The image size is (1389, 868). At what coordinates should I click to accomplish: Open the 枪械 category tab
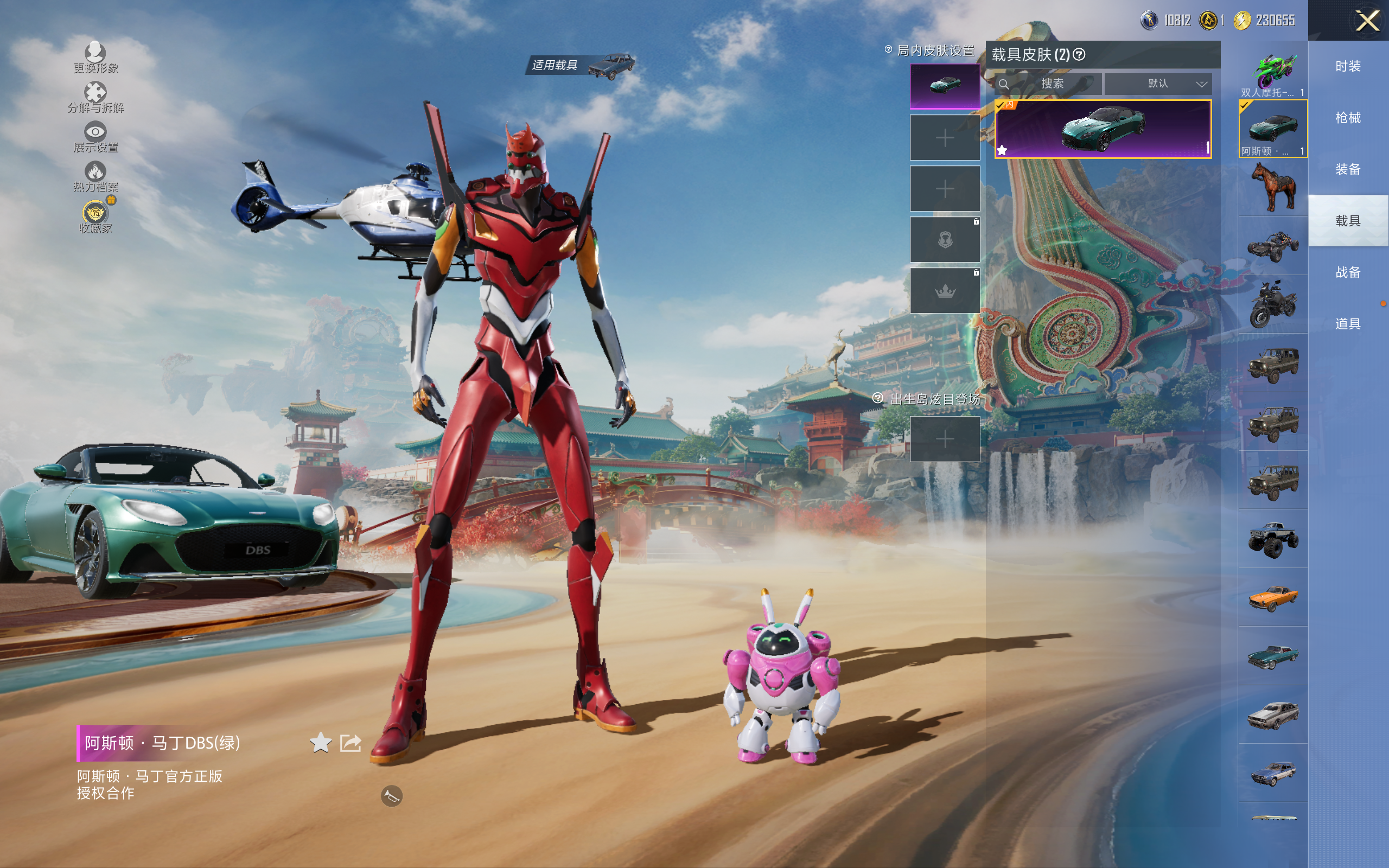[x=1348, y=118]
